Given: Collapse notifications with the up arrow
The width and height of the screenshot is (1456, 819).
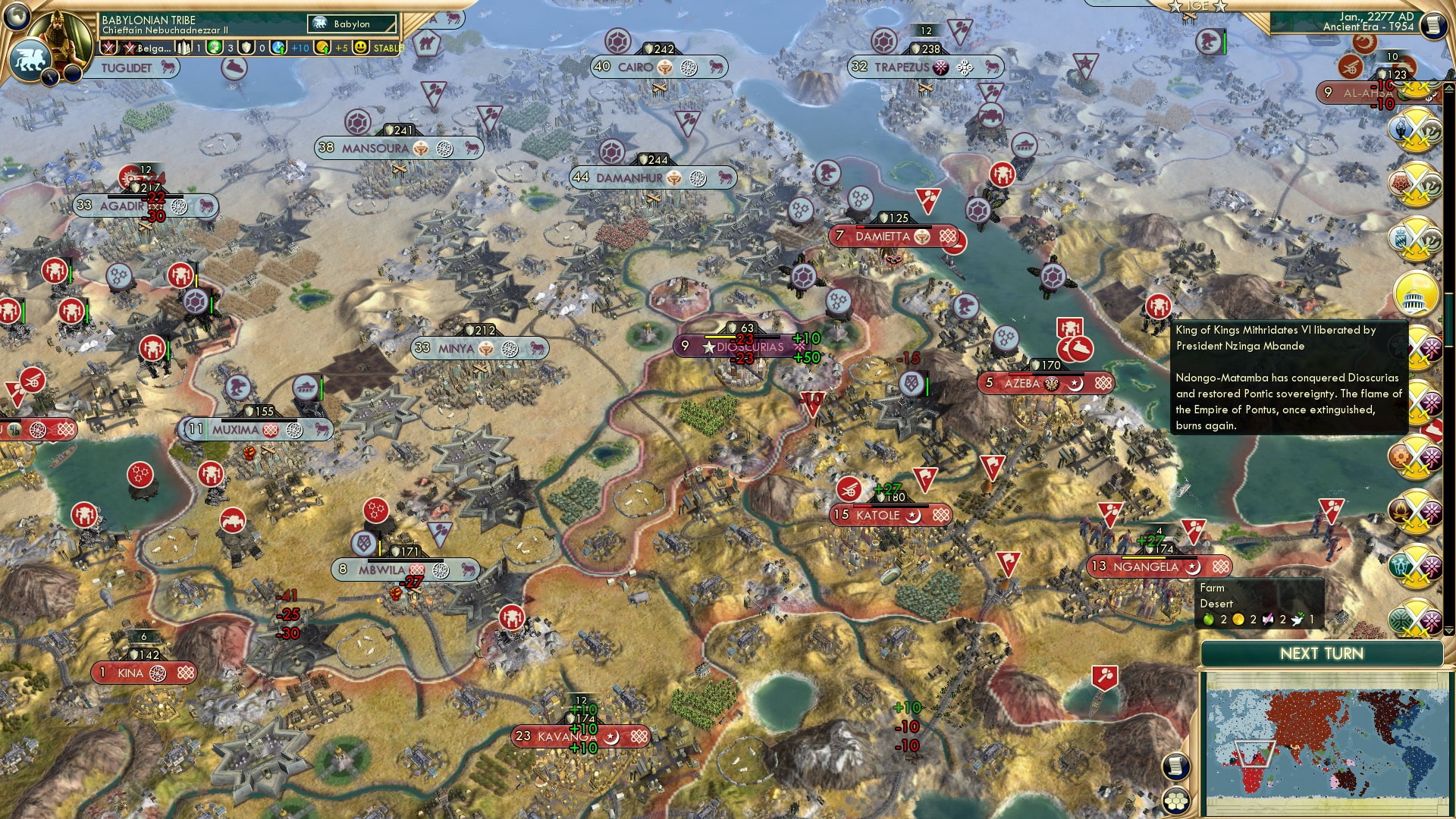Looking at the screenshot, I should point(1448,87).
